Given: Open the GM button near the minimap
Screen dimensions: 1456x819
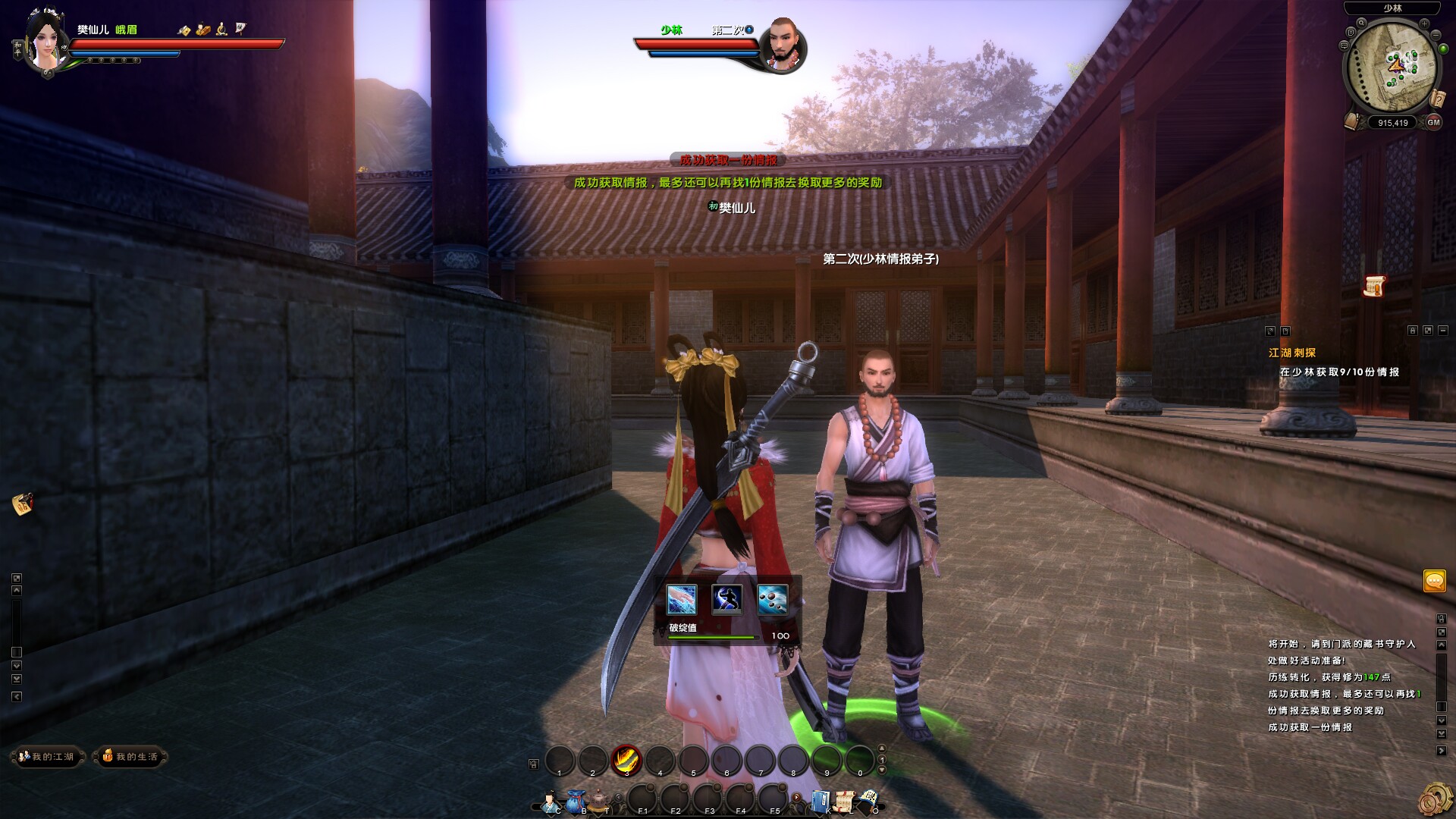Looking at the screenshot, I should [x=1432, y=122].
